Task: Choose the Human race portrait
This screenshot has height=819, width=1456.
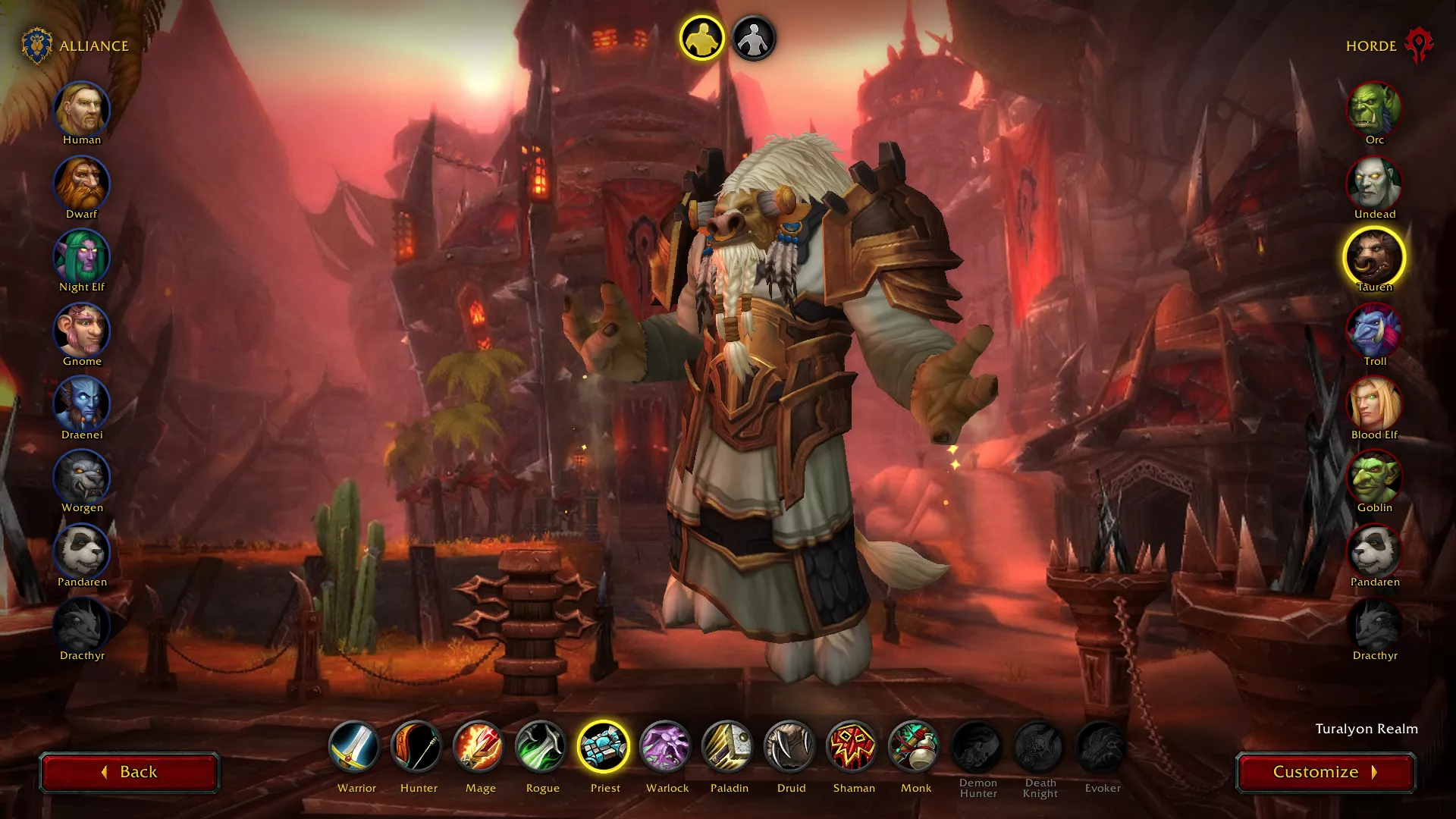Action: 82,110
